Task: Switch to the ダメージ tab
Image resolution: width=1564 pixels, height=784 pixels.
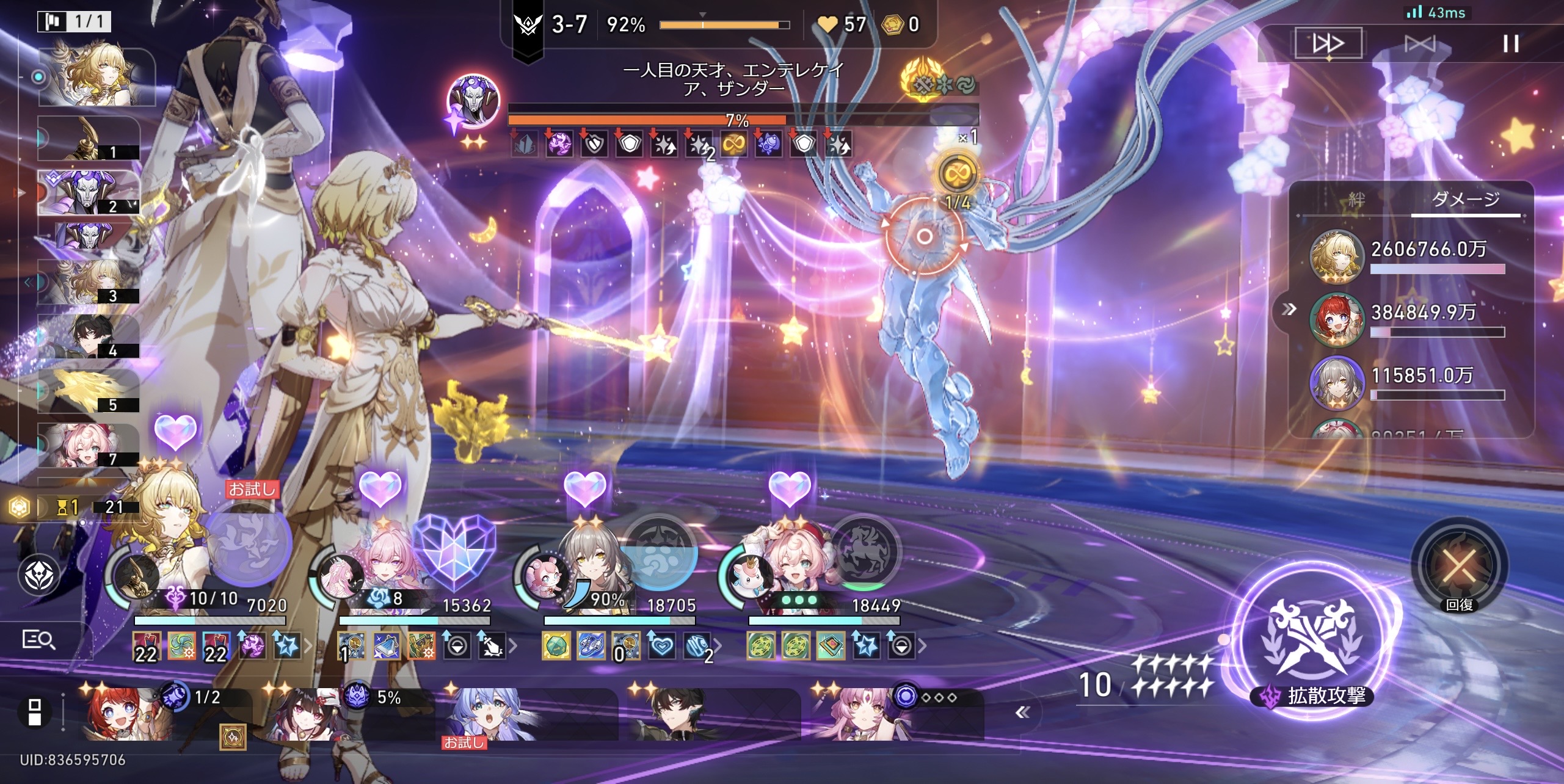Action: coord(1465,200)
